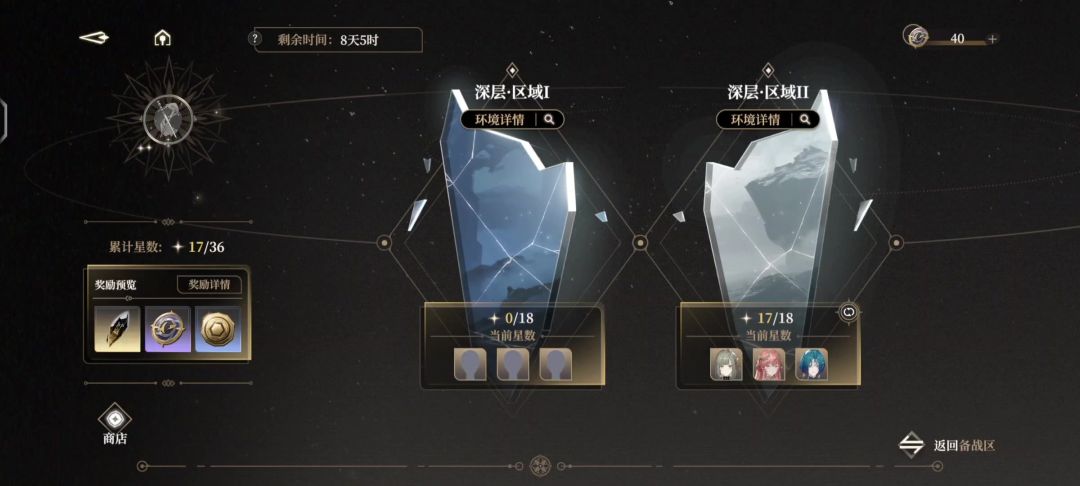
Task: Open the 商店 shop
Action: 115,424
